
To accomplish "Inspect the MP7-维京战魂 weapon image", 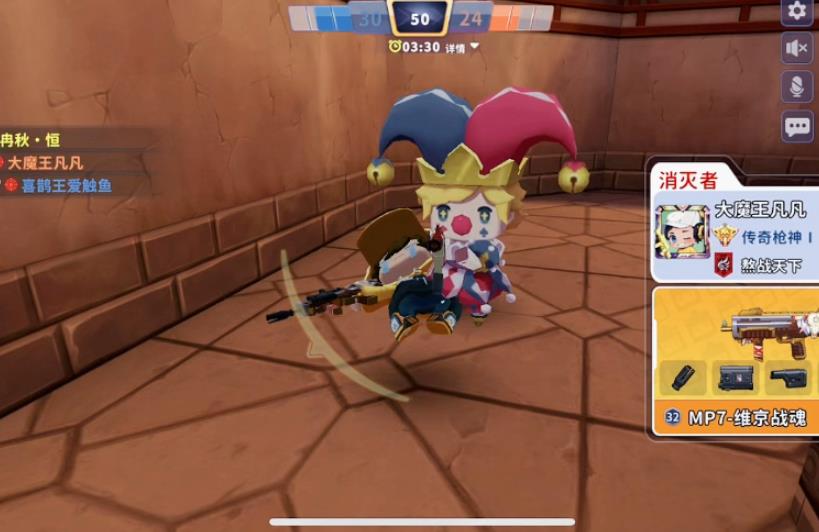I will pos(764,326).
